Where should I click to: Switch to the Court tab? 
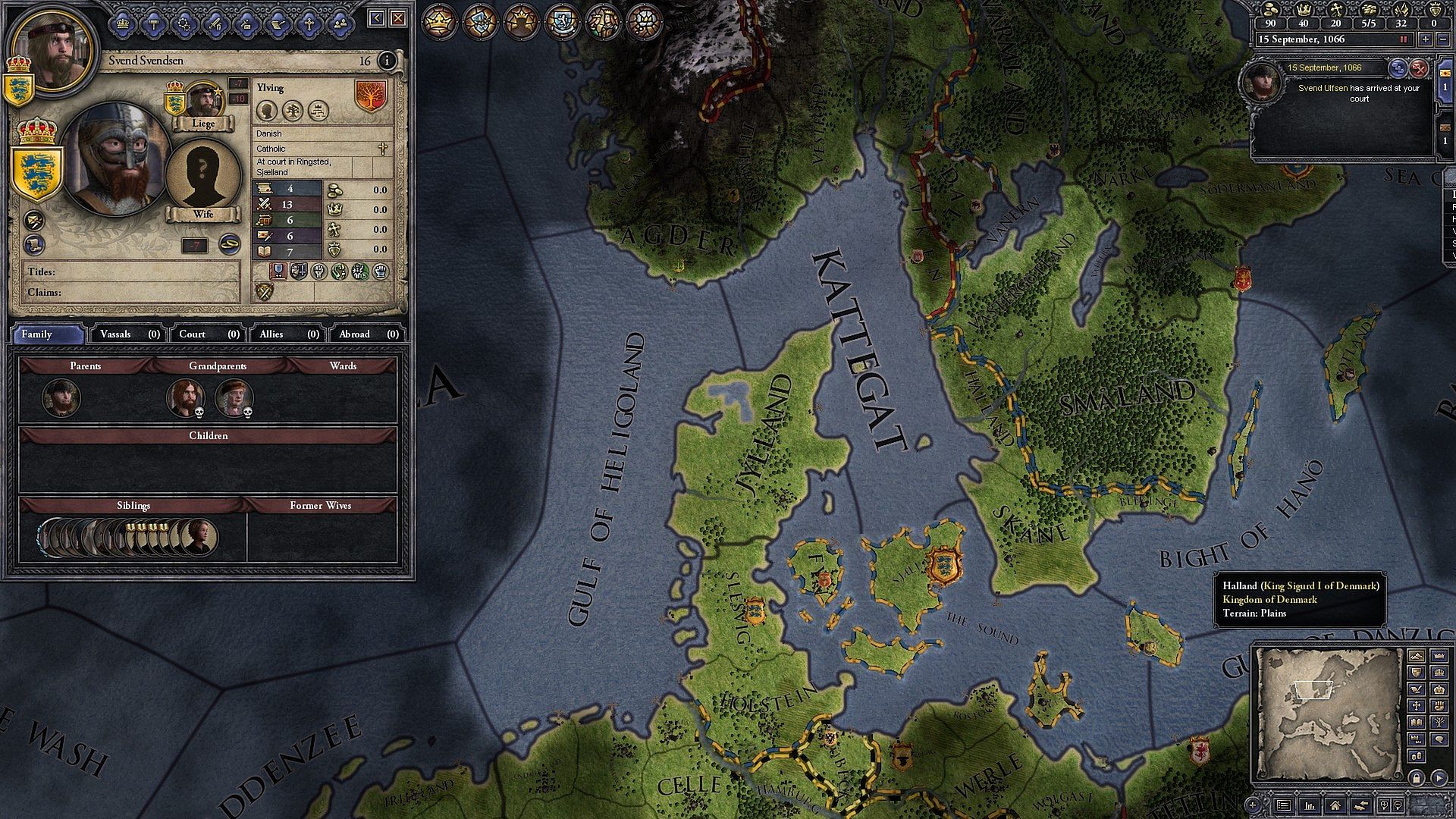[x=209, y=334]
